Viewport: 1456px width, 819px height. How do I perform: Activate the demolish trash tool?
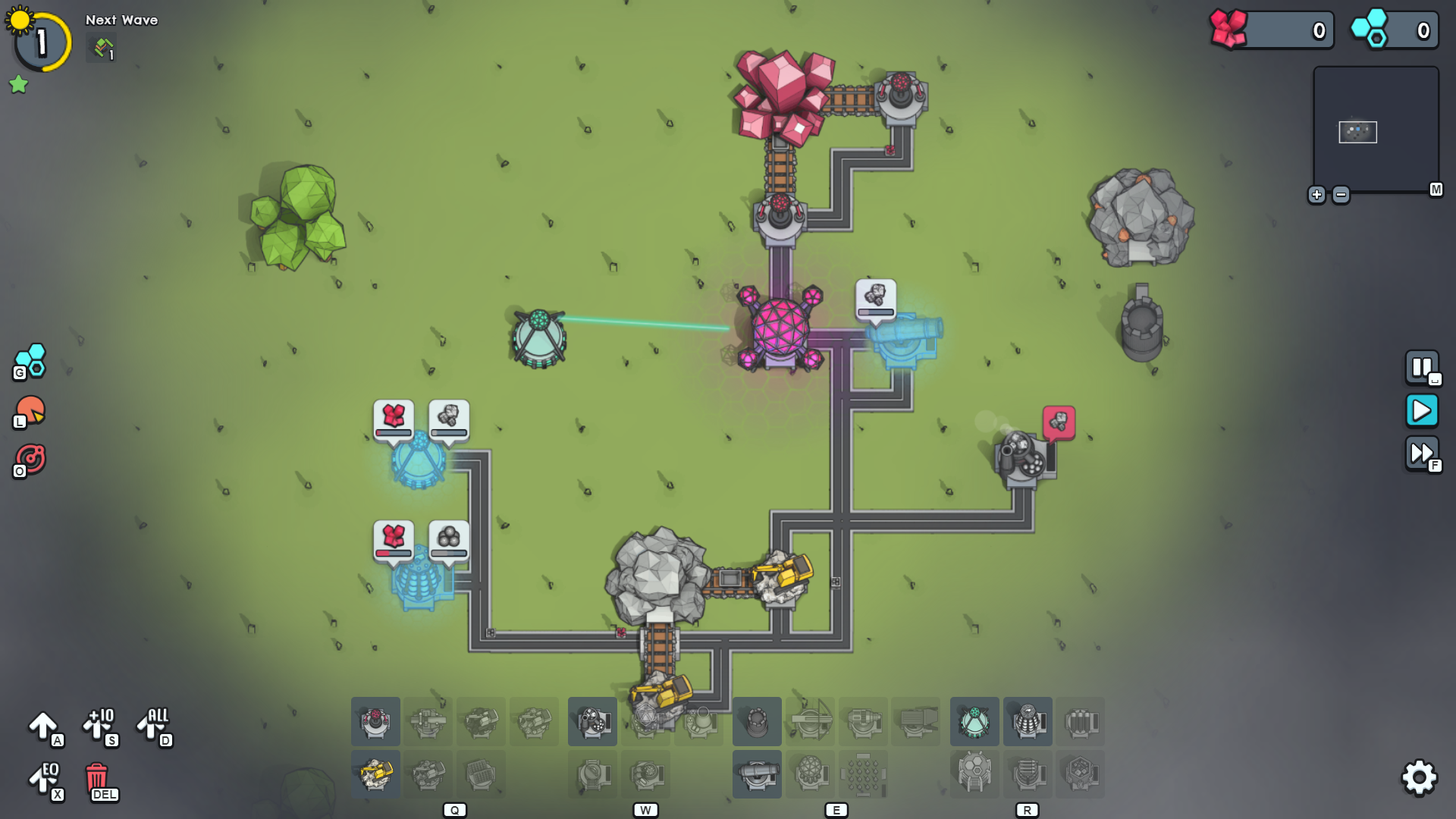pos(96,778)
